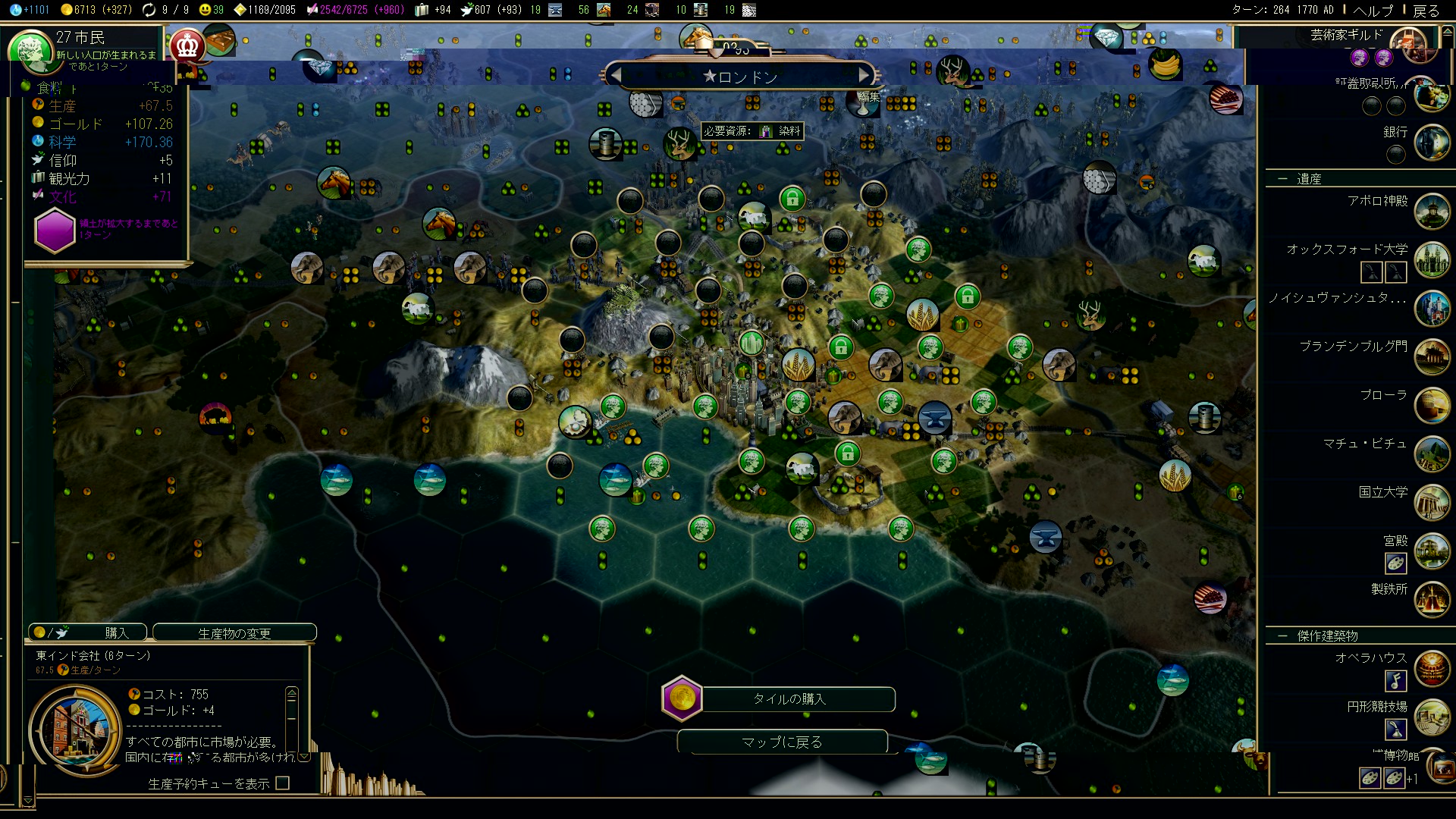Viewport: 1456px width, 819px height.
Task: Click the 東インド会社 production portrait
Action: (76, 730)
